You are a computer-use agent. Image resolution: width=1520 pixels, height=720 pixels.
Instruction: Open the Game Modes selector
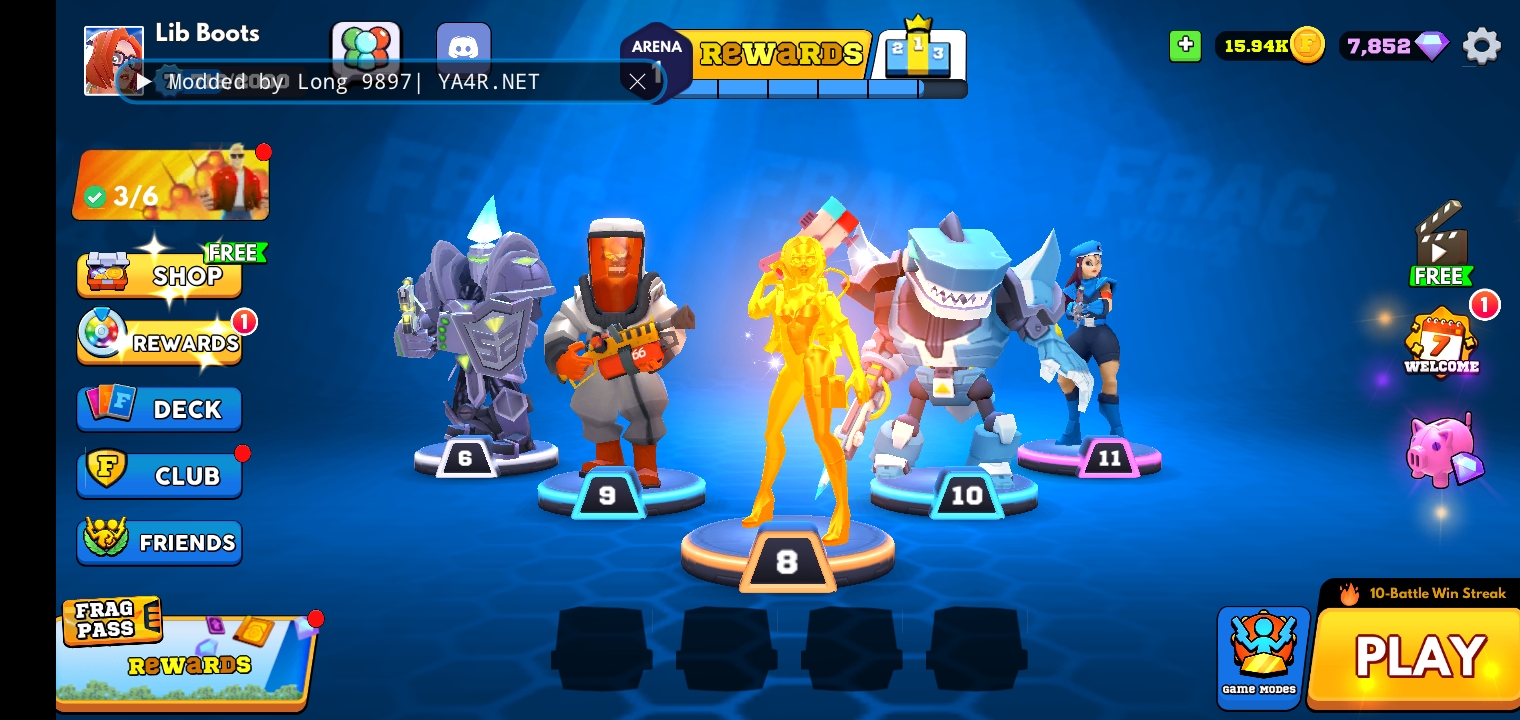pos(1262,656)
